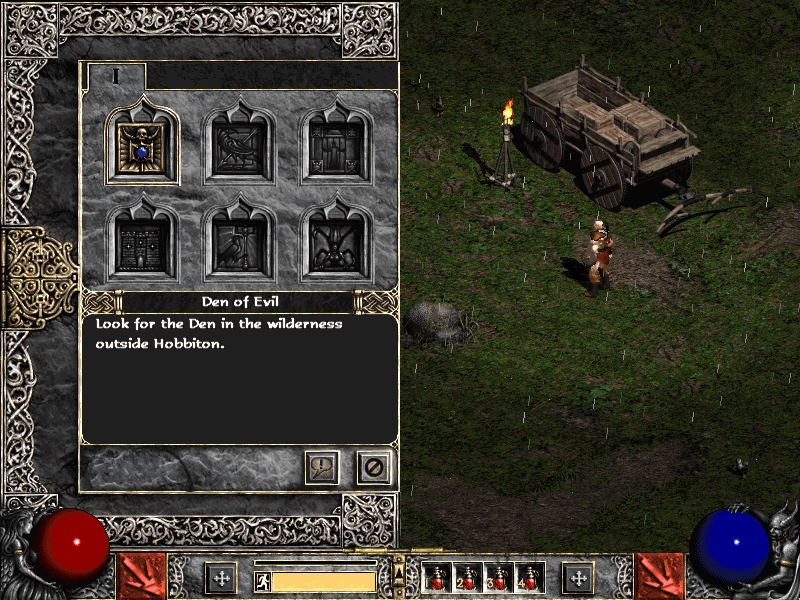Choose the raven and arrow quest icon
Image resolution: width=800 pixels, height=600 pixels.
[238, 149]
